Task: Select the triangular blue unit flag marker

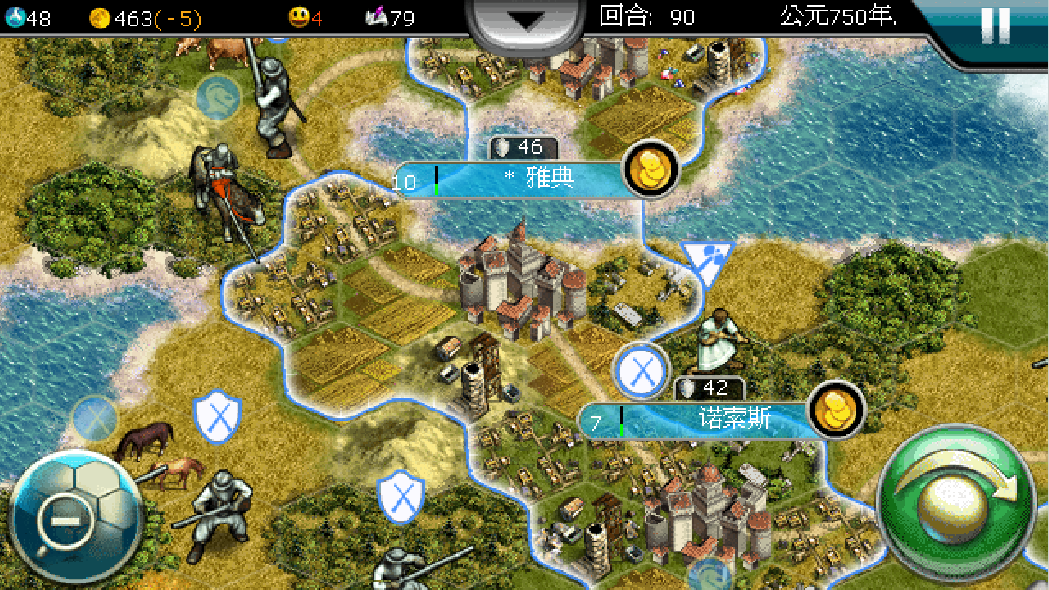Action: tap(707, 260)
